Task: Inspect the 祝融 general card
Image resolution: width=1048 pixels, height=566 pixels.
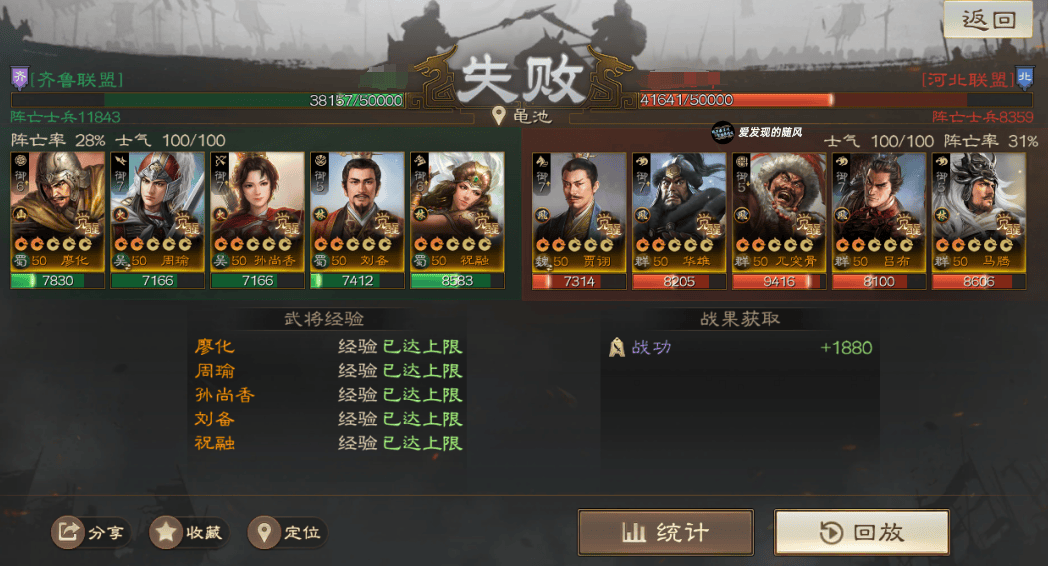Action: click(457, 213)
